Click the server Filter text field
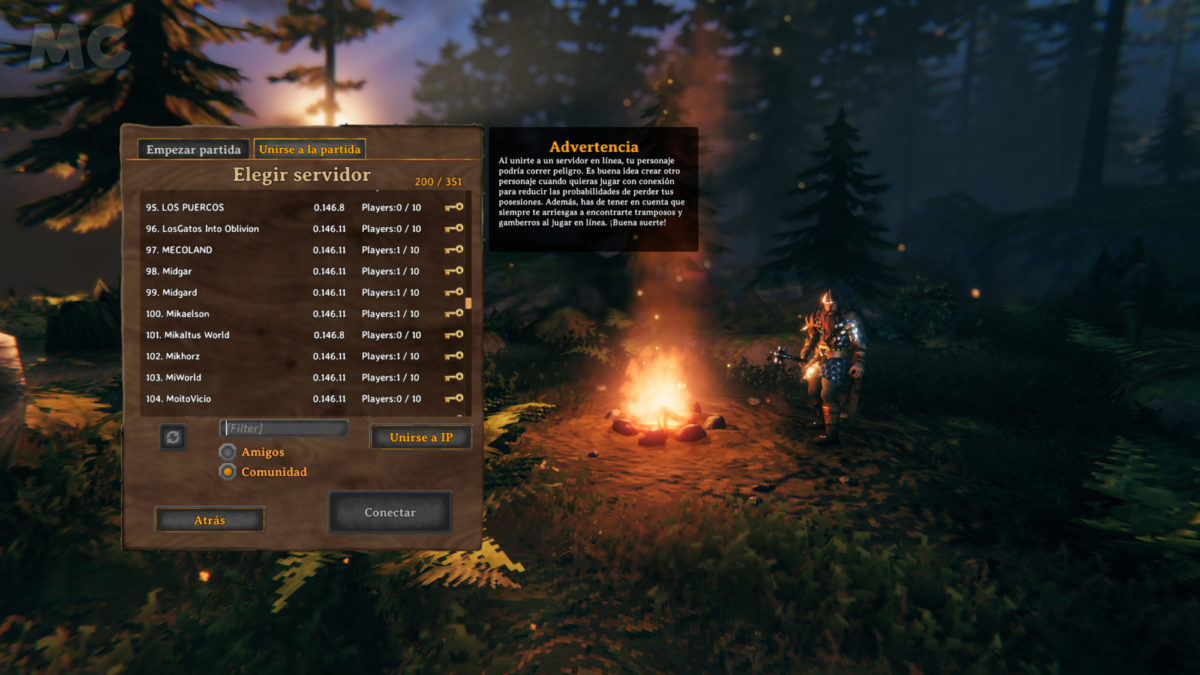This screenshot has width=1200, height=675. (x=284, y=428)
